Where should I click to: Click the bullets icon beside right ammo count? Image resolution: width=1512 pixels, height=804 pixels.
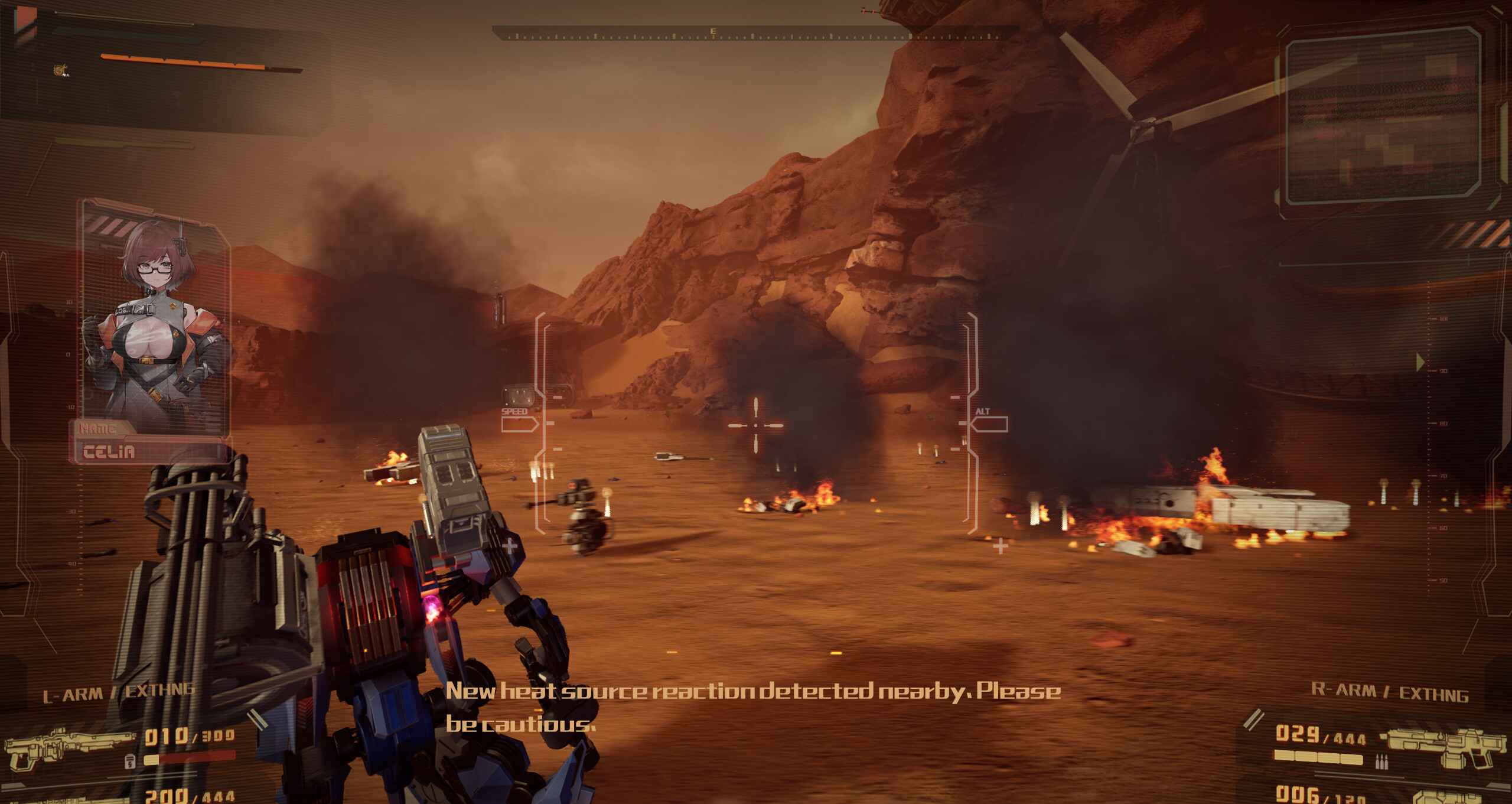pyautogui.click(x=1381, y=763)
